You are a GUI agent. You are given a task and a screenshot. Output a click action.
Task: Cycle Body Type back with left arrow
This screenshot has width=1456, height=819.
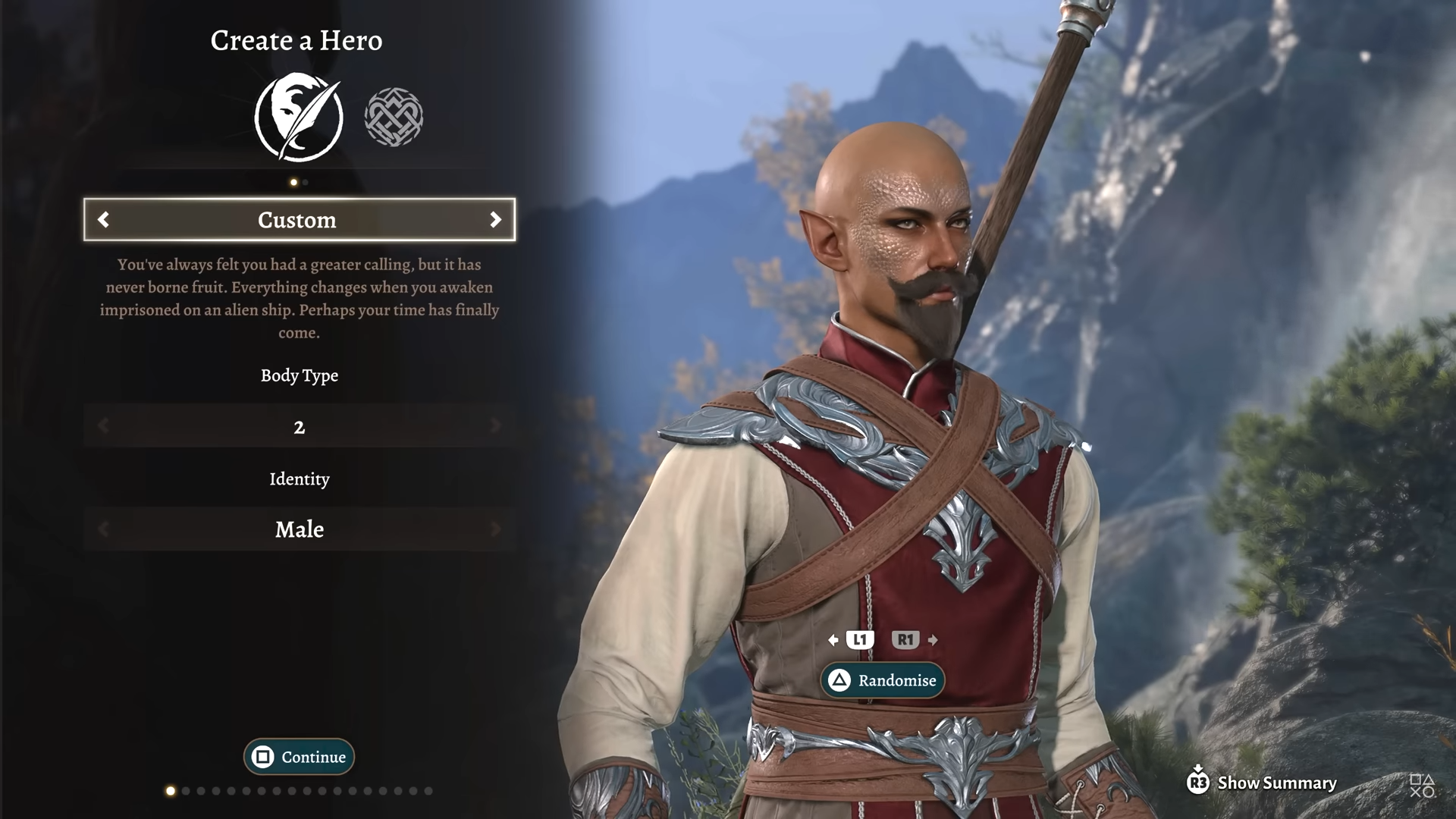104,426
